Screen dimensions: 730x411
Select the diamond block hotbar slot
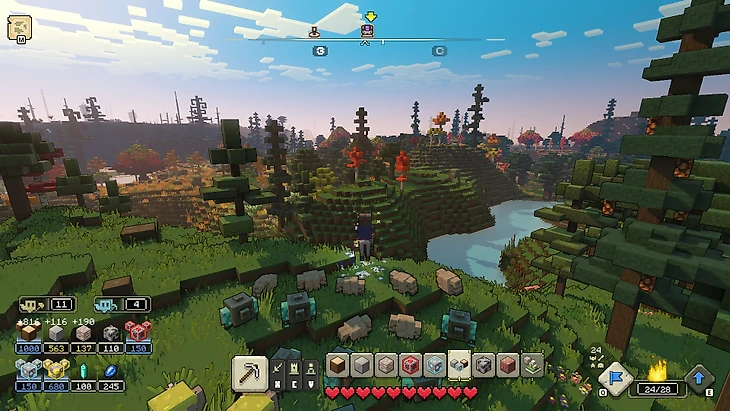pos(434,366)
